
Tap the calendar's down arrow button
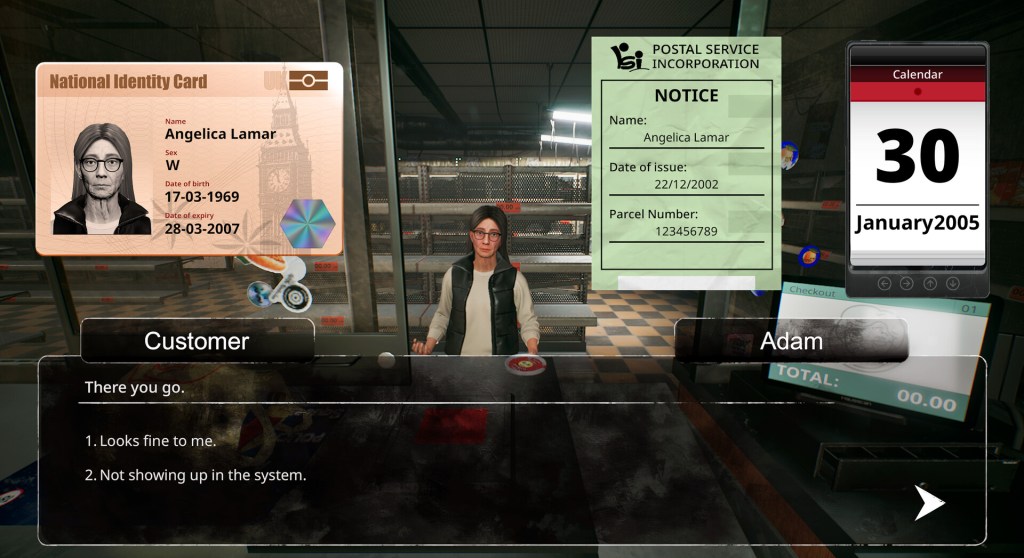pos(953,284)
